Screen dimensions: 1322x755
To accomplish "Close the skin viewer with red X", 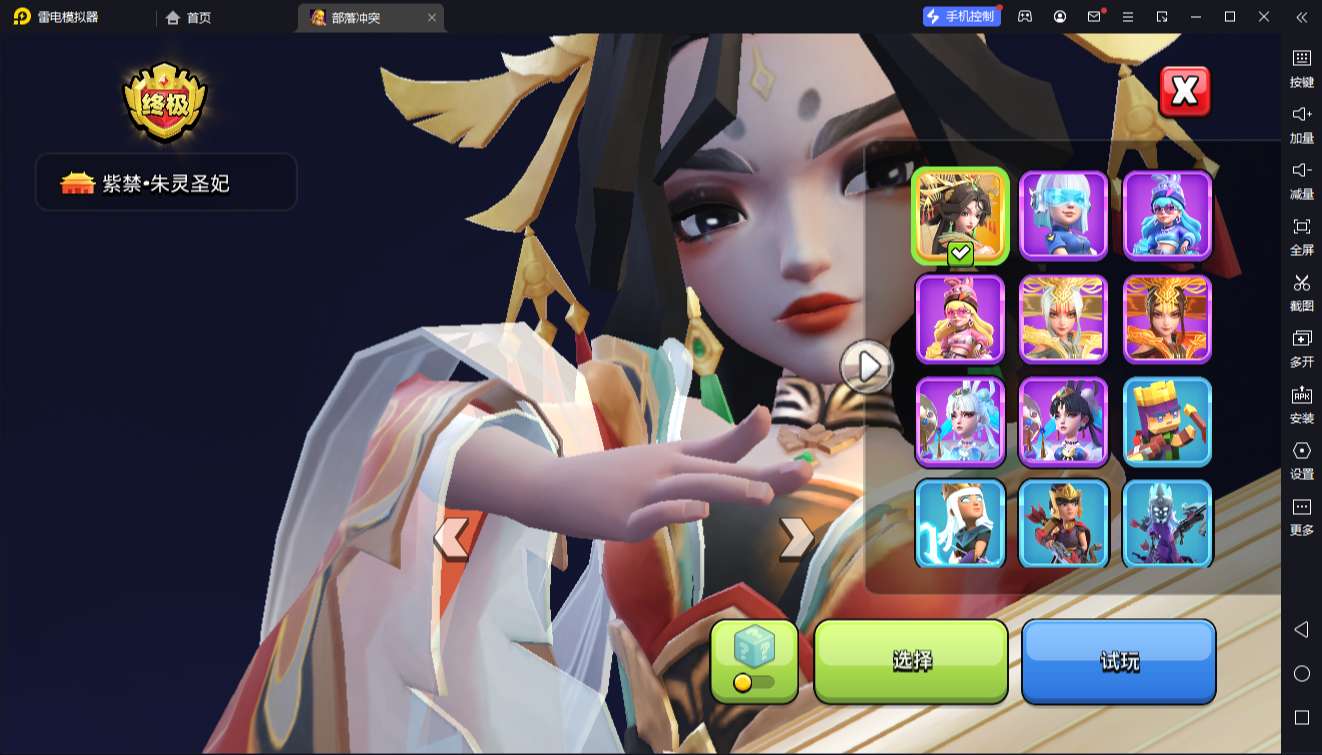I will [1185, 92].
